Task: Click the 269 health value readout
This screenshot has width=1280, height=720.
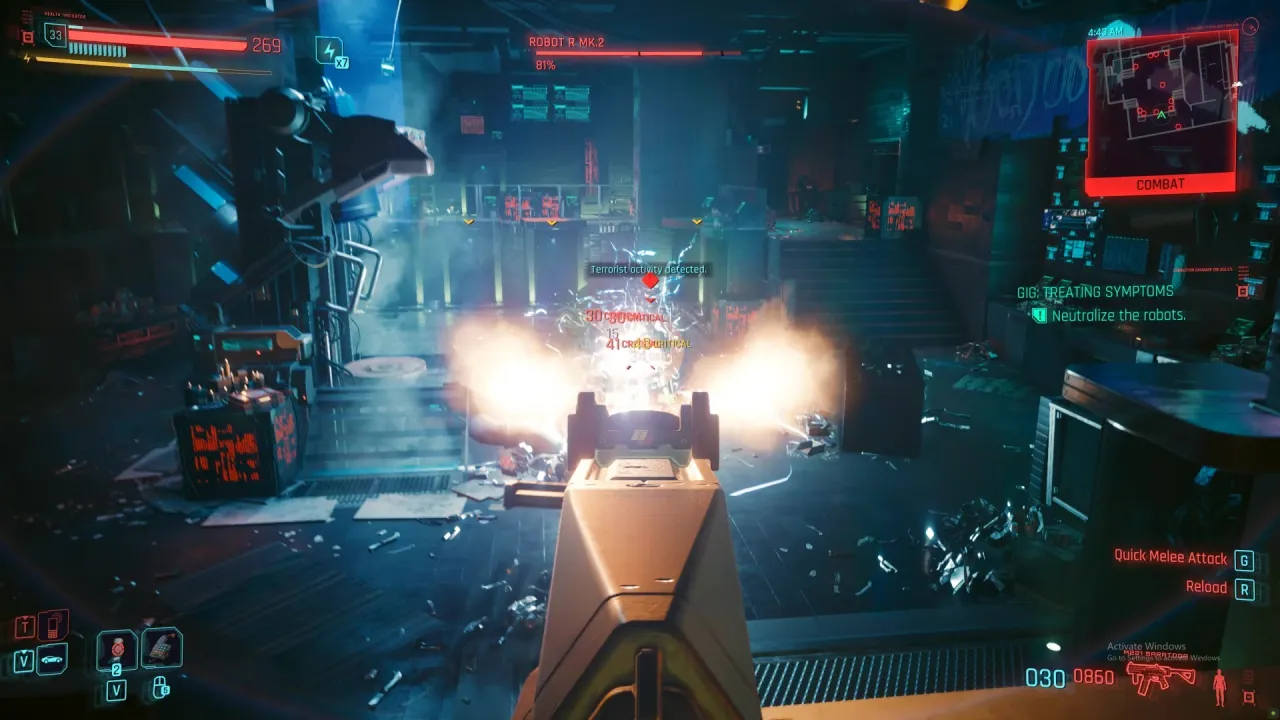Action: 268,46
